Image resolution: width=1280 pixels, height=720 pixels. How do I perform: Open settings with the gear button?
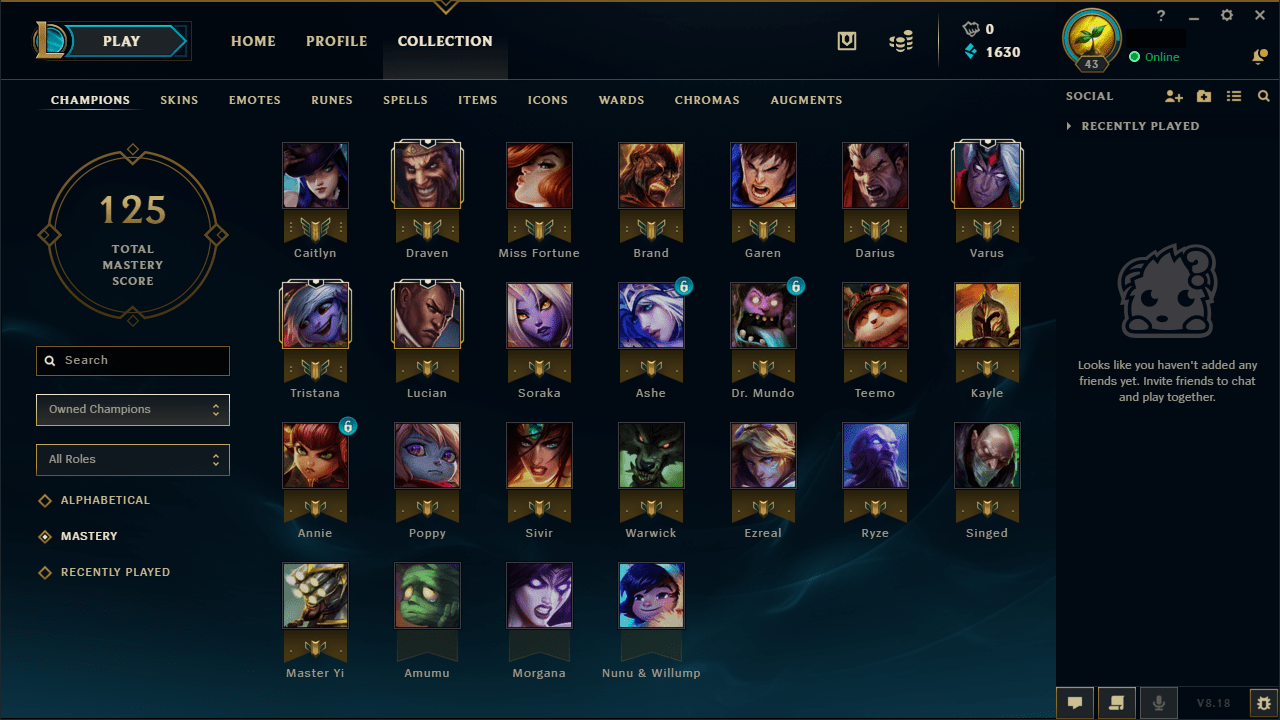pyautogui.click(x=1226, y=15)
